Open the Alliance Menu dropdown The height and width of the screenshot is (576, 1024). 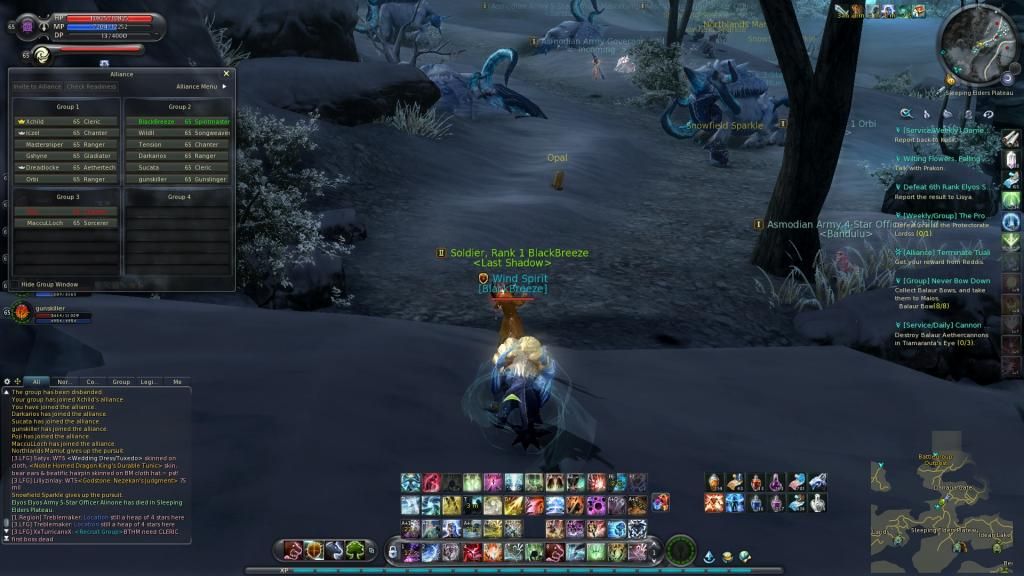[201, 87]
